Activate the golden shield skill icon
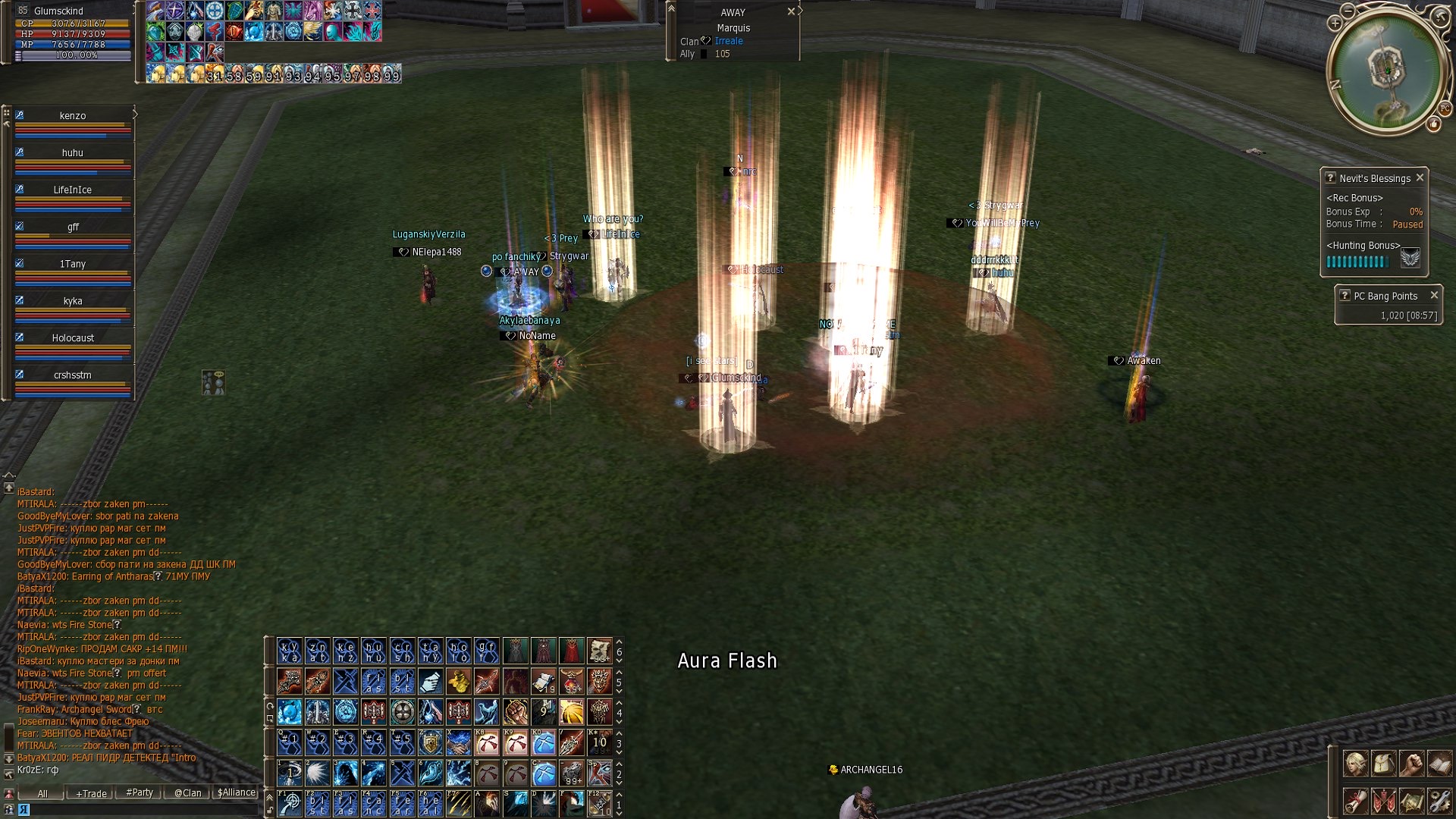 point(430,742)
